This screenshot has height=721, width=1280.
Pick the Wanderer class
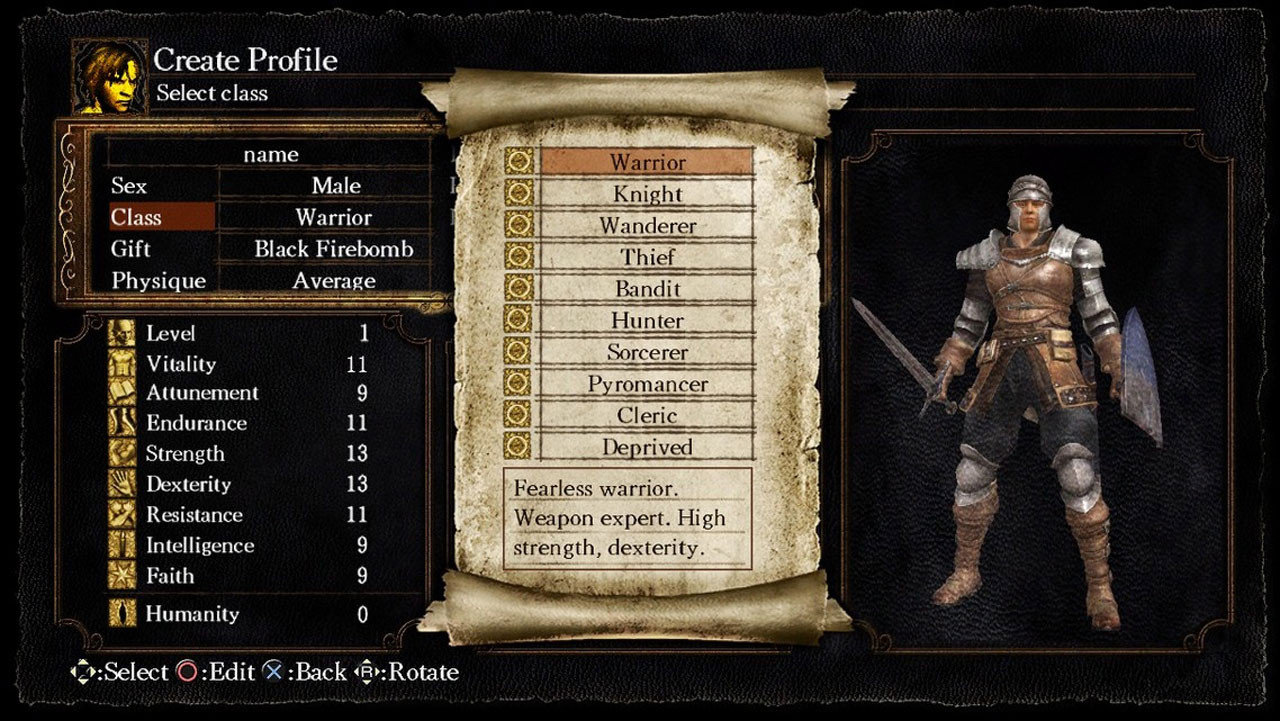[647, 226]
